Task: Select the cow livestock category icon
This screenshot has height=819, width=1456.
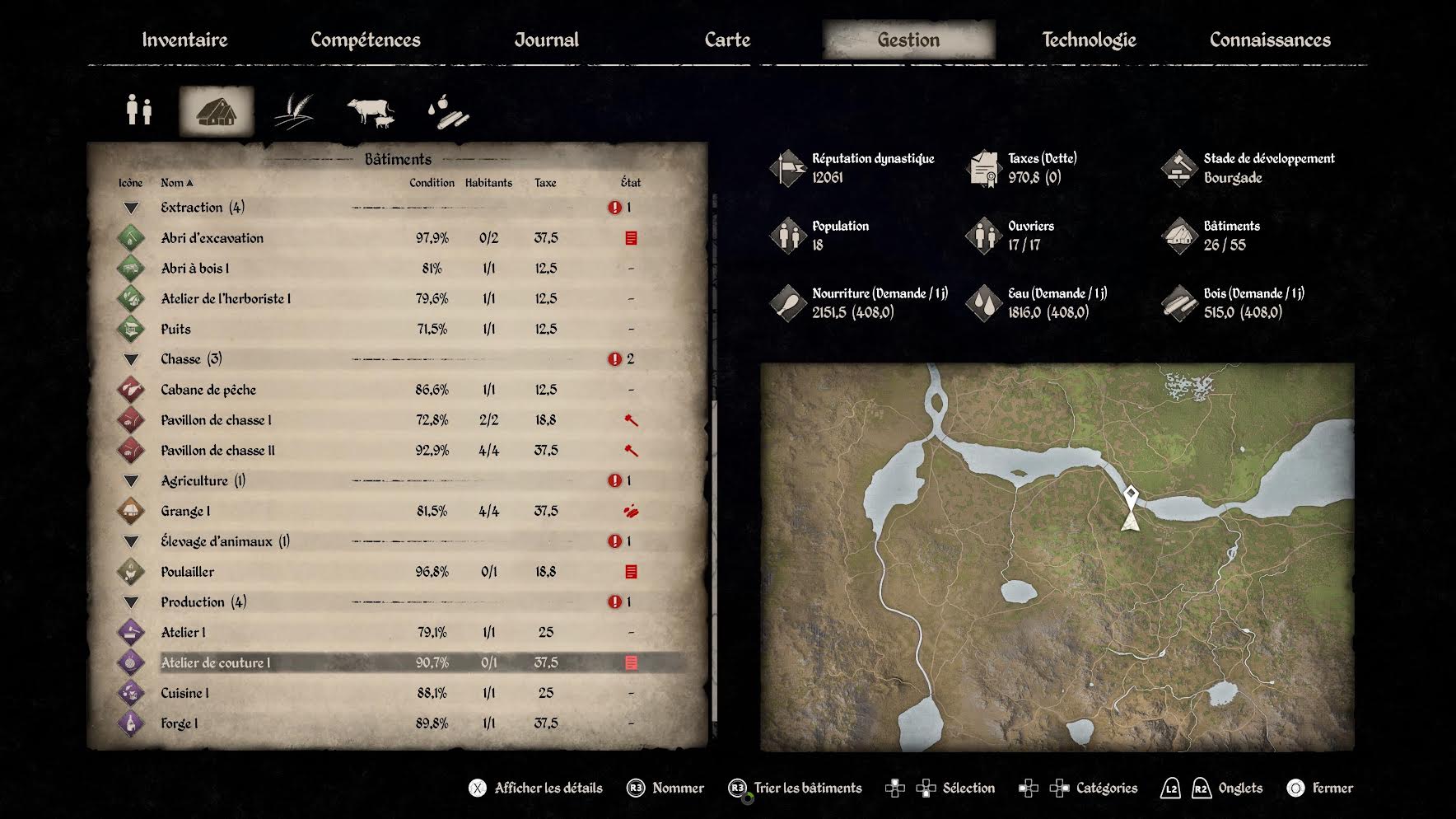Action: click(371, 110)
